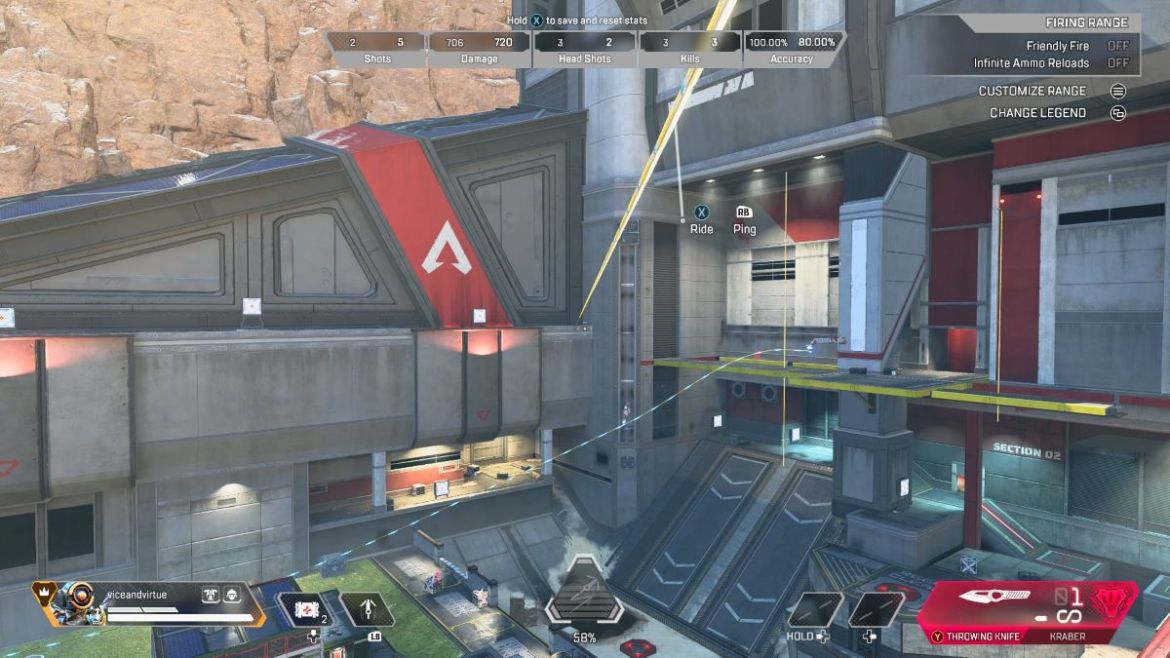Choose Change Legend
The height and width of the screenshot is (658, 1170).
pos(1037,113)
